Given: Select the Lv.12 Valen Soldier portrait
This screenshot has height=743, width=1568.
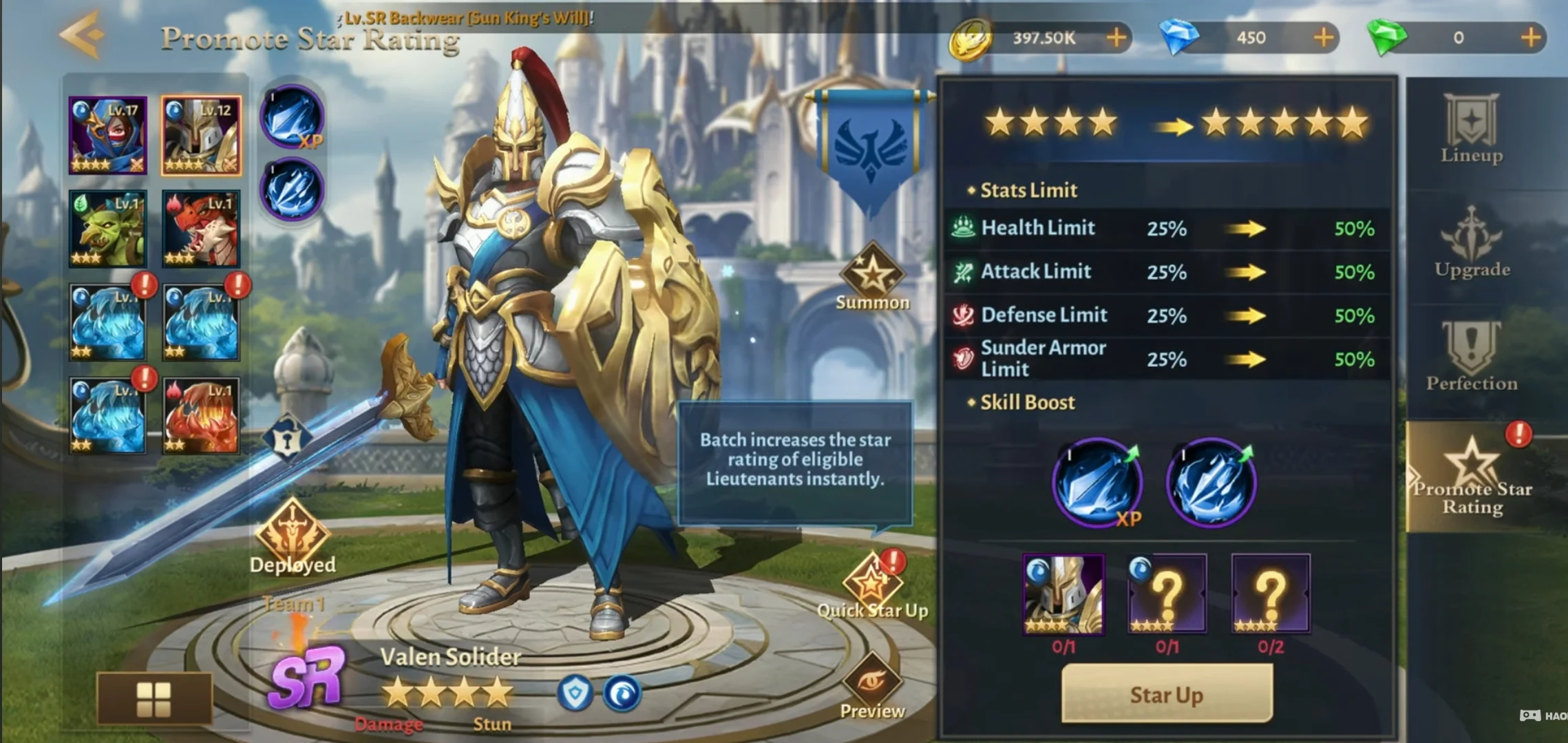Looking at the screenshot, I should tap(201, 135).
